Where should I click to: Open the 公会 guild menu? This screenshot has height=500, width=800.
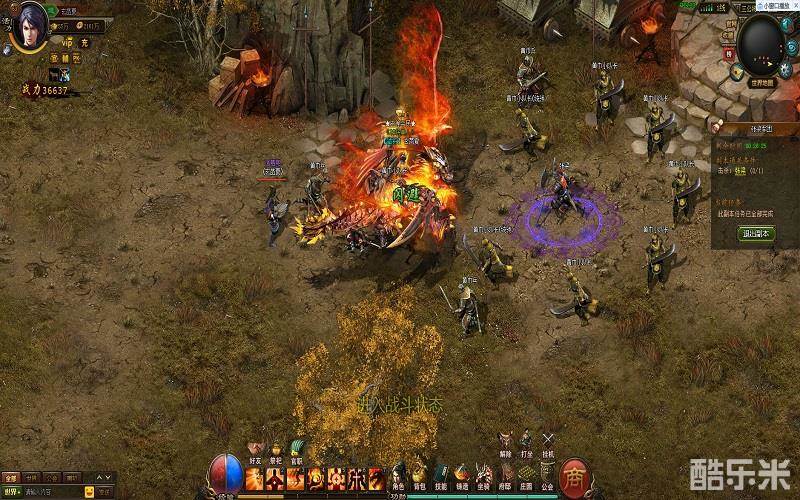pos(547,475)
